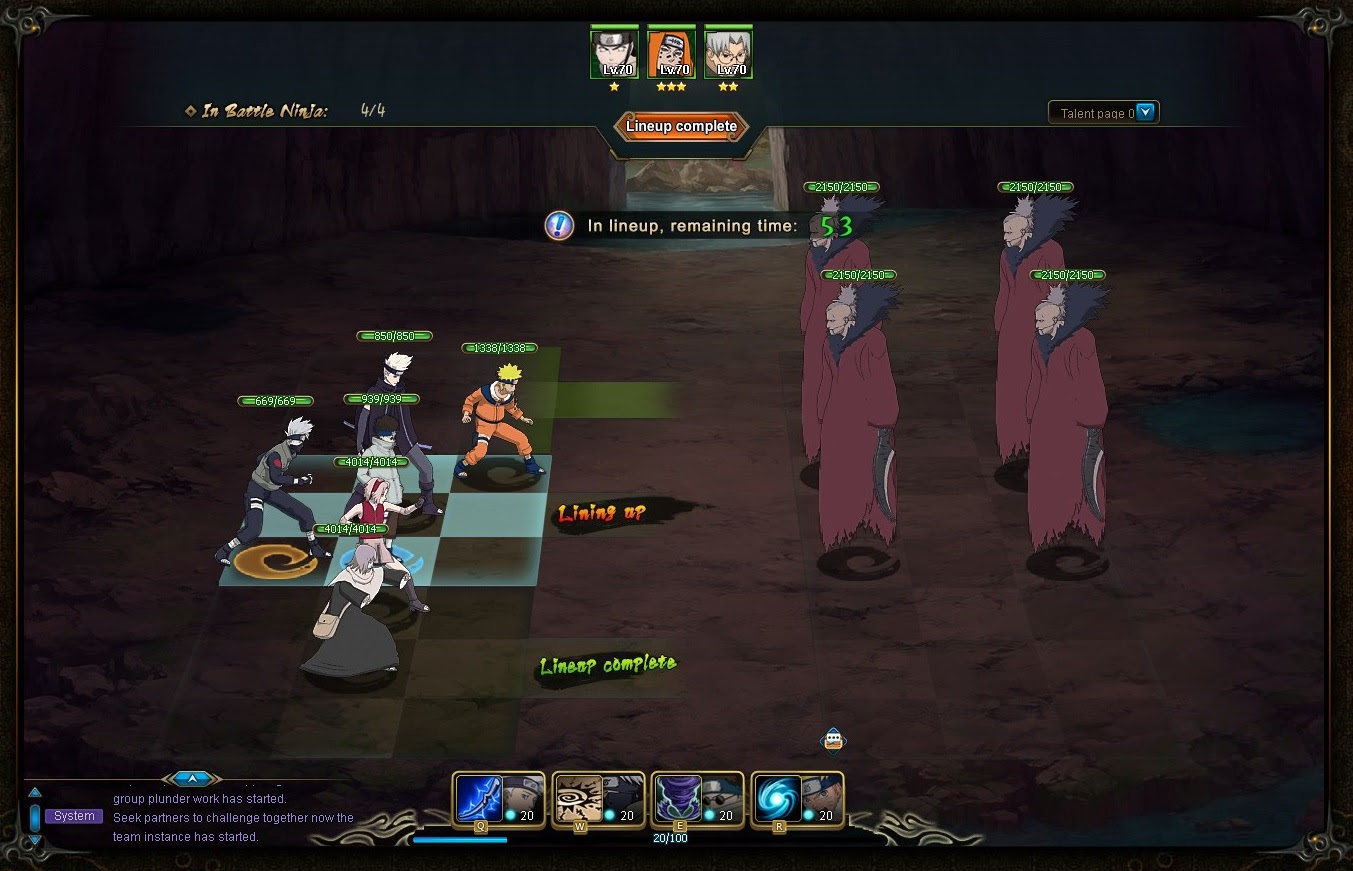Open the Talent page 0 dropdown
Image resolution: width=1353 pixels, height=871 pixels.
(1103, 112)
